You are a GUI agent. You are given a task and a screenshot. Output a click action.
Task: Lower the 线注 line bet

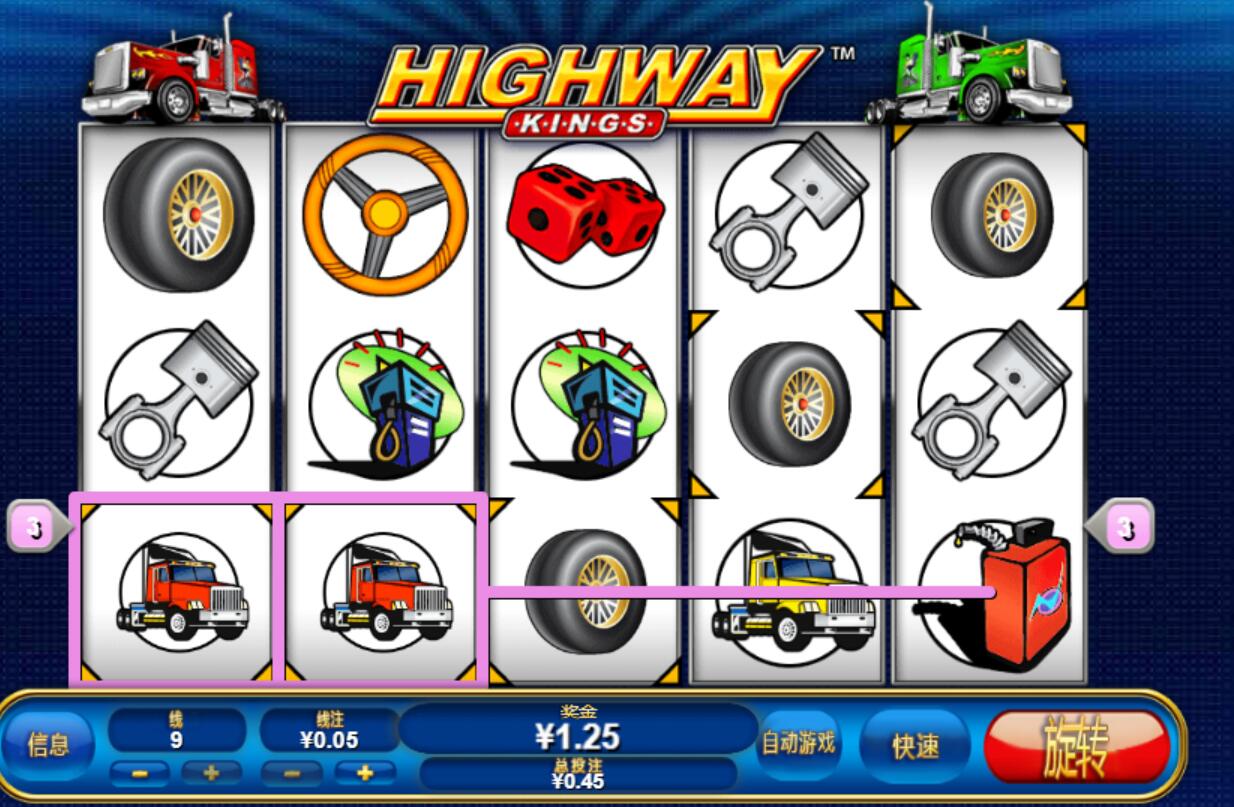coord(291,773)
